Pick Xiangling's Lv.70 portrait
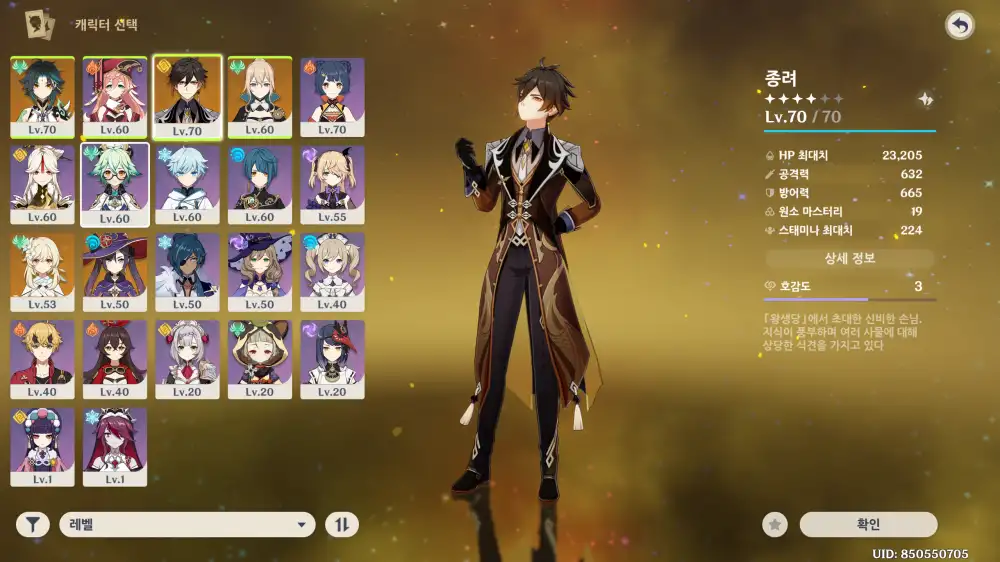The image size is (1000, 562). coord(333,96)
